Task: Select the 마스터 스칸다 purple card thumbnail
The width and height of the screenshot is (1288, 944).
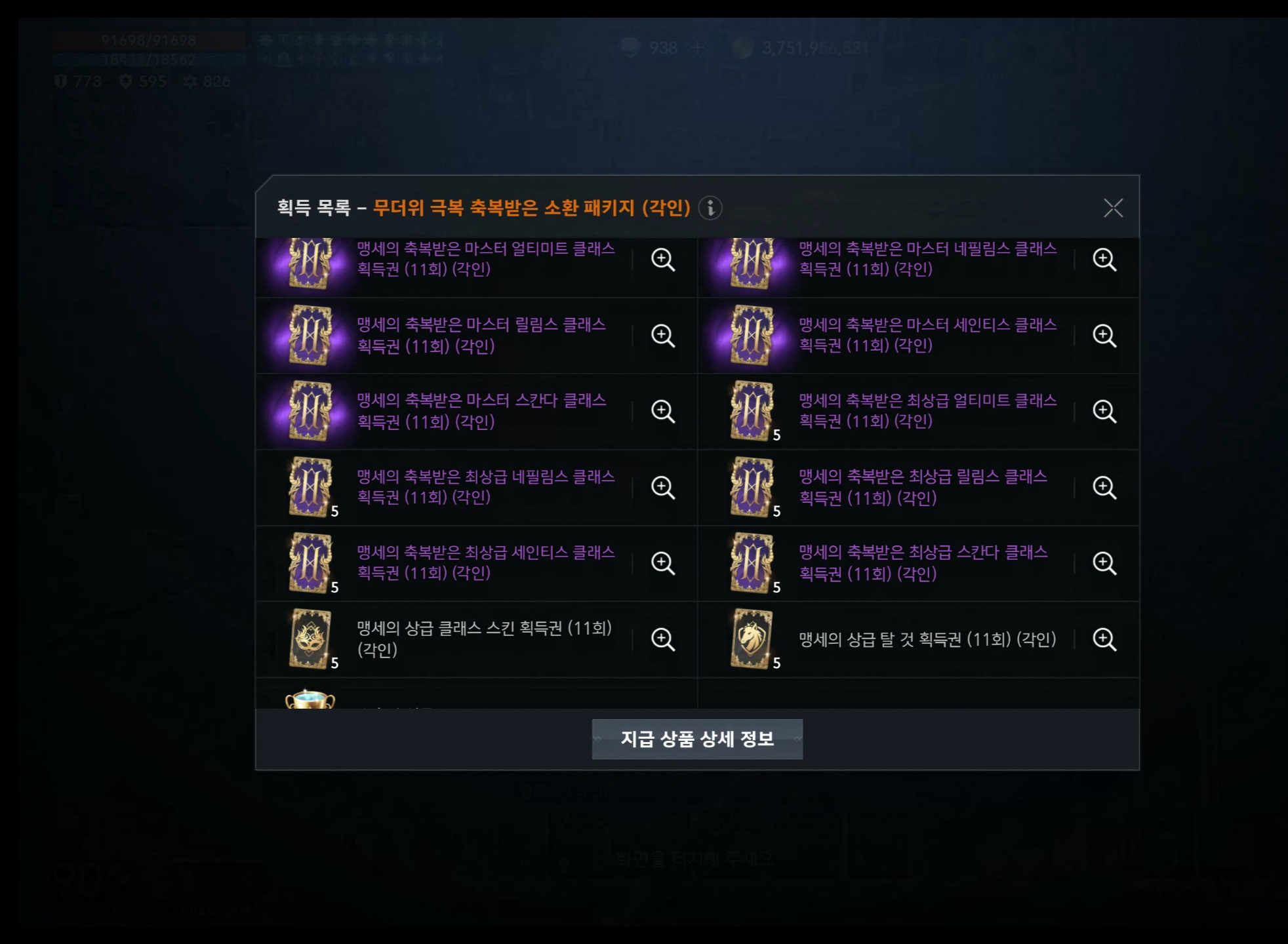Action: point(310,412)
